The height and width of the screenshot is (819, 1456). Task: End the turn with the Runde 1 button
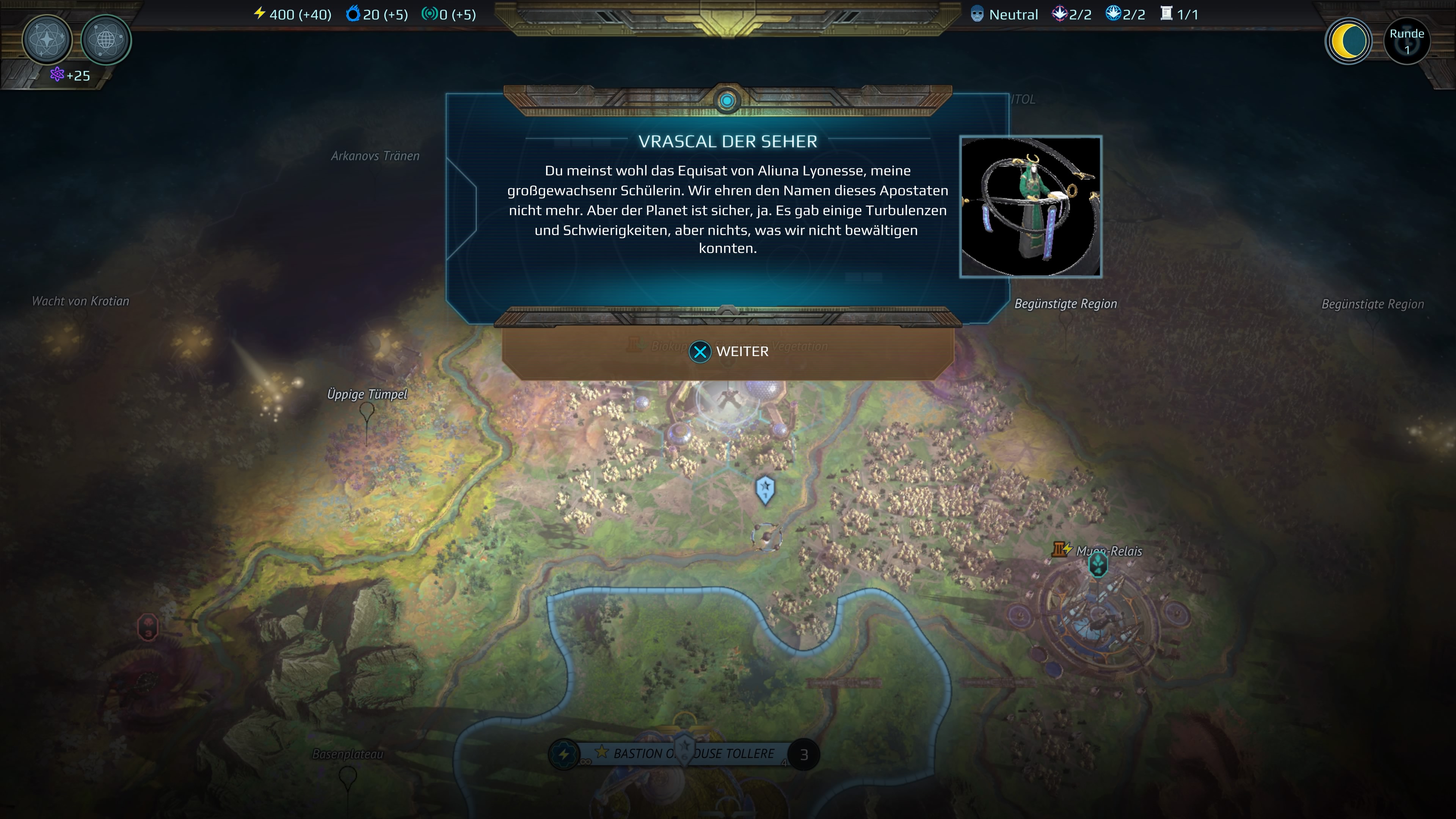(x=1407, y=40)
